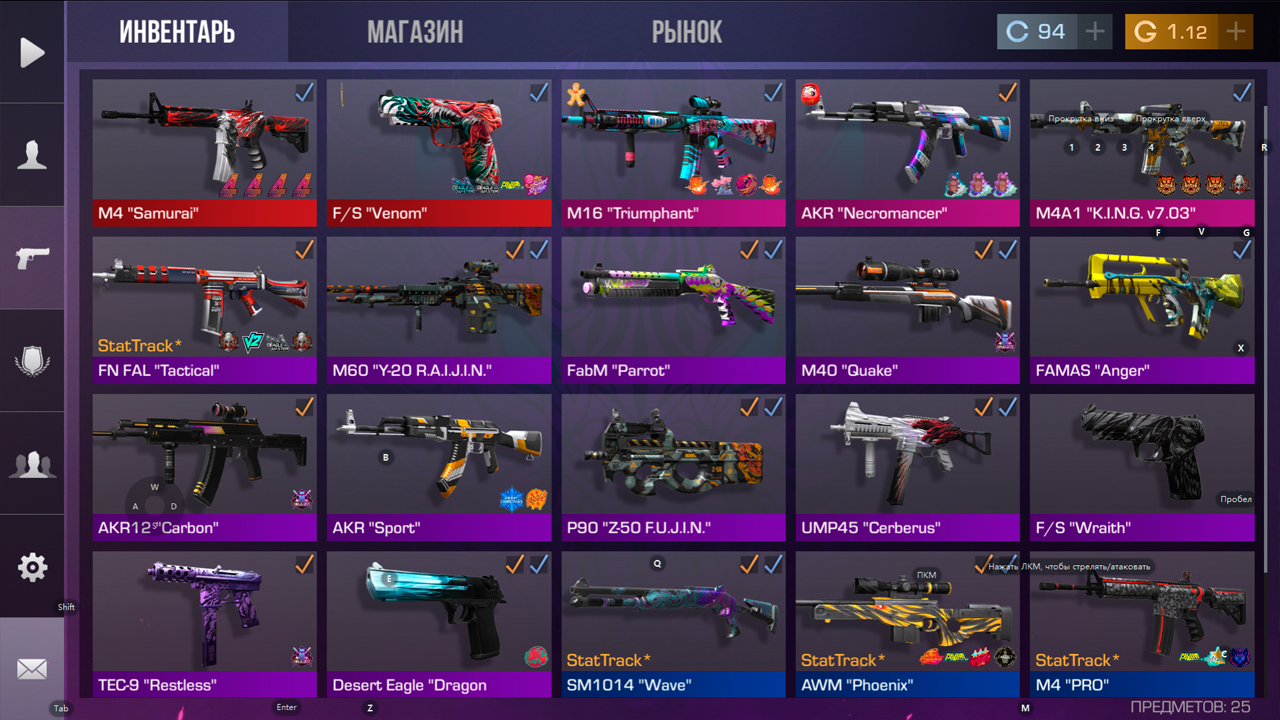The height and width of the screenshot is (720, 1280).
Task: Select the AWM "Phoenix" sniper rifle
Action: click(907, 623)
